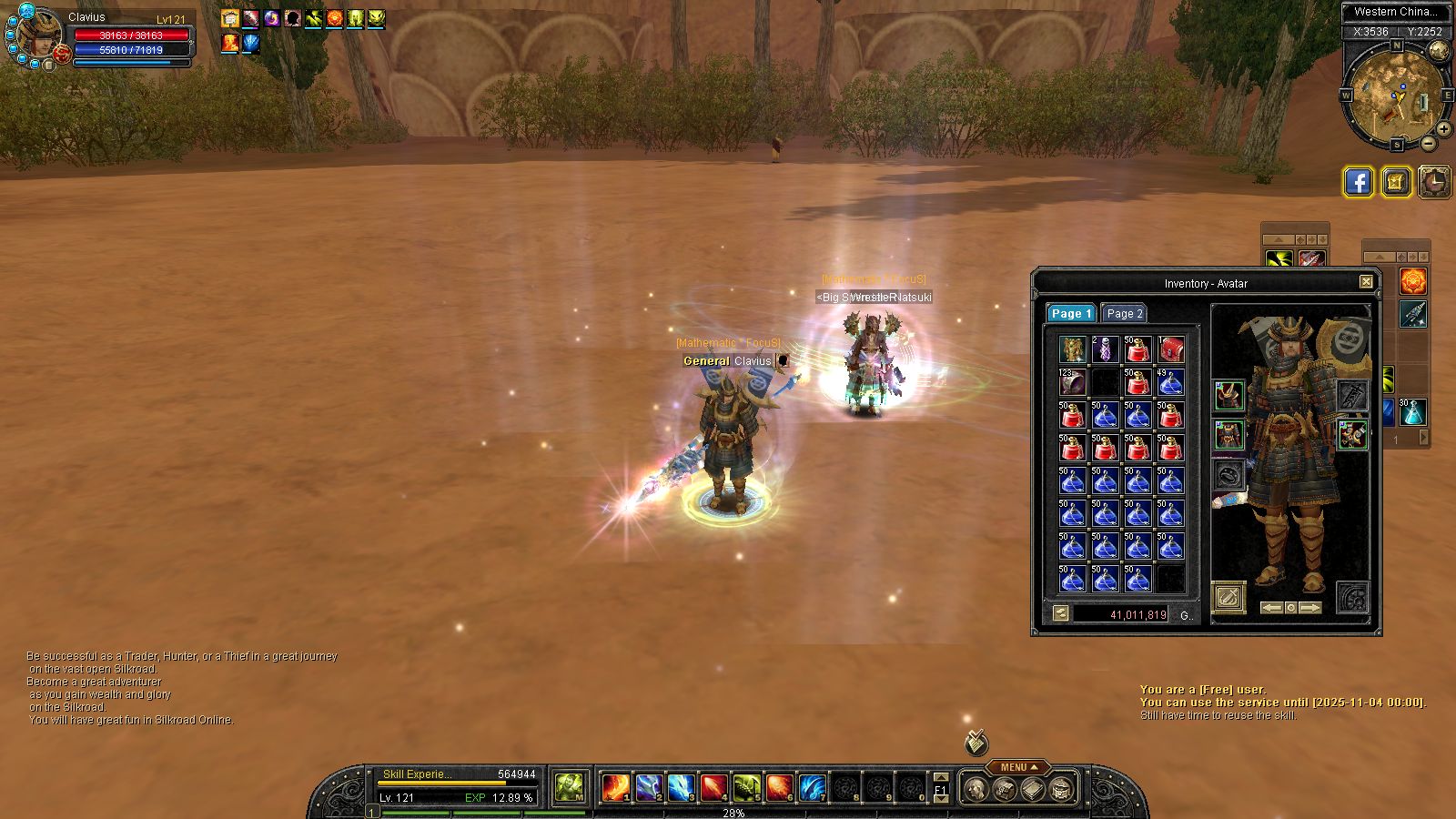Switch to inventory Page 2
The width and height of the screenshot is (1456, 819).
click(x=1124, y=313)
